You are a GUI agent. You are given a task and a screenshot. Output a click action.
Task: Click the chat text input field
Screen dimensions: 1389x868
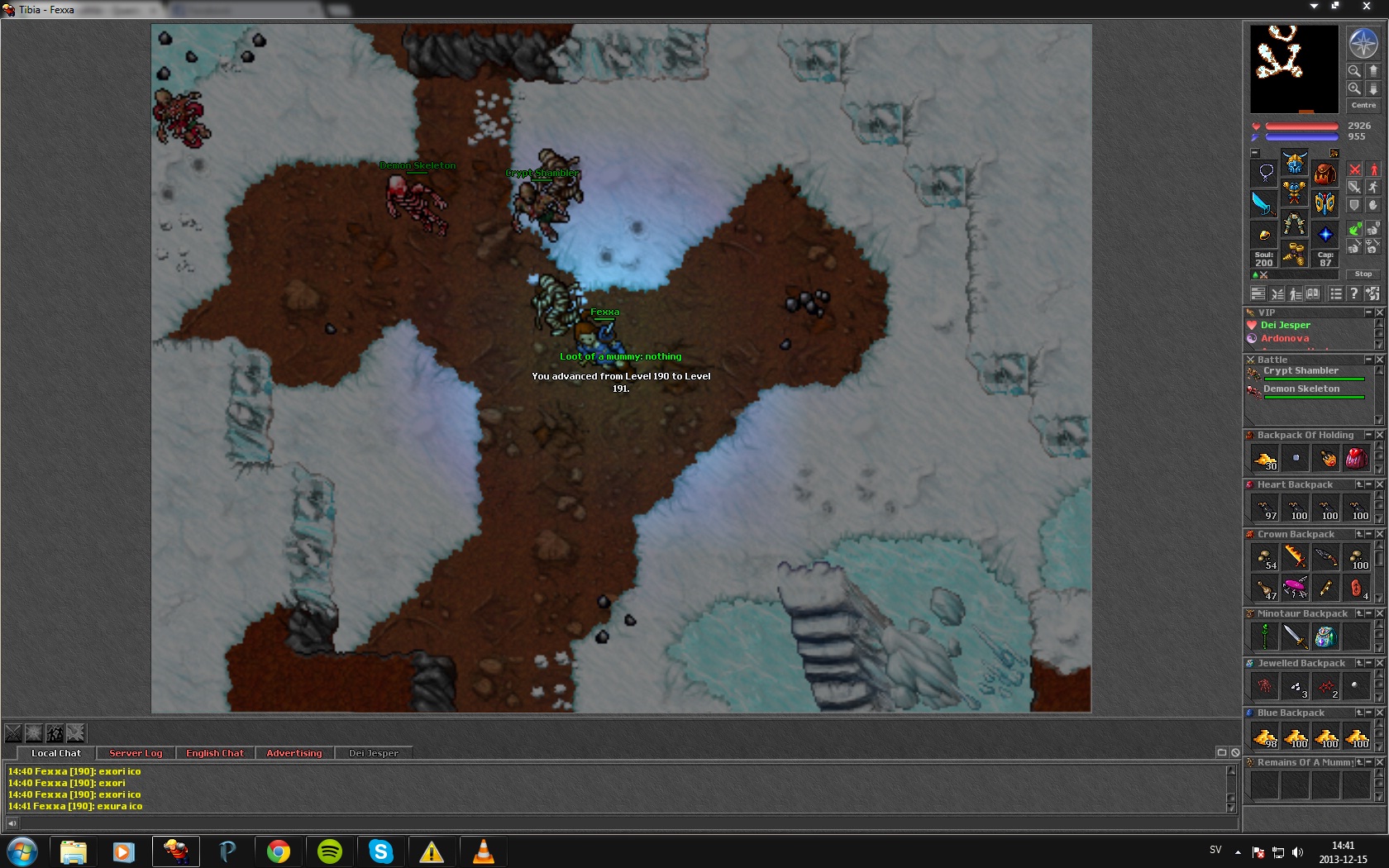(x=620, y=823)
